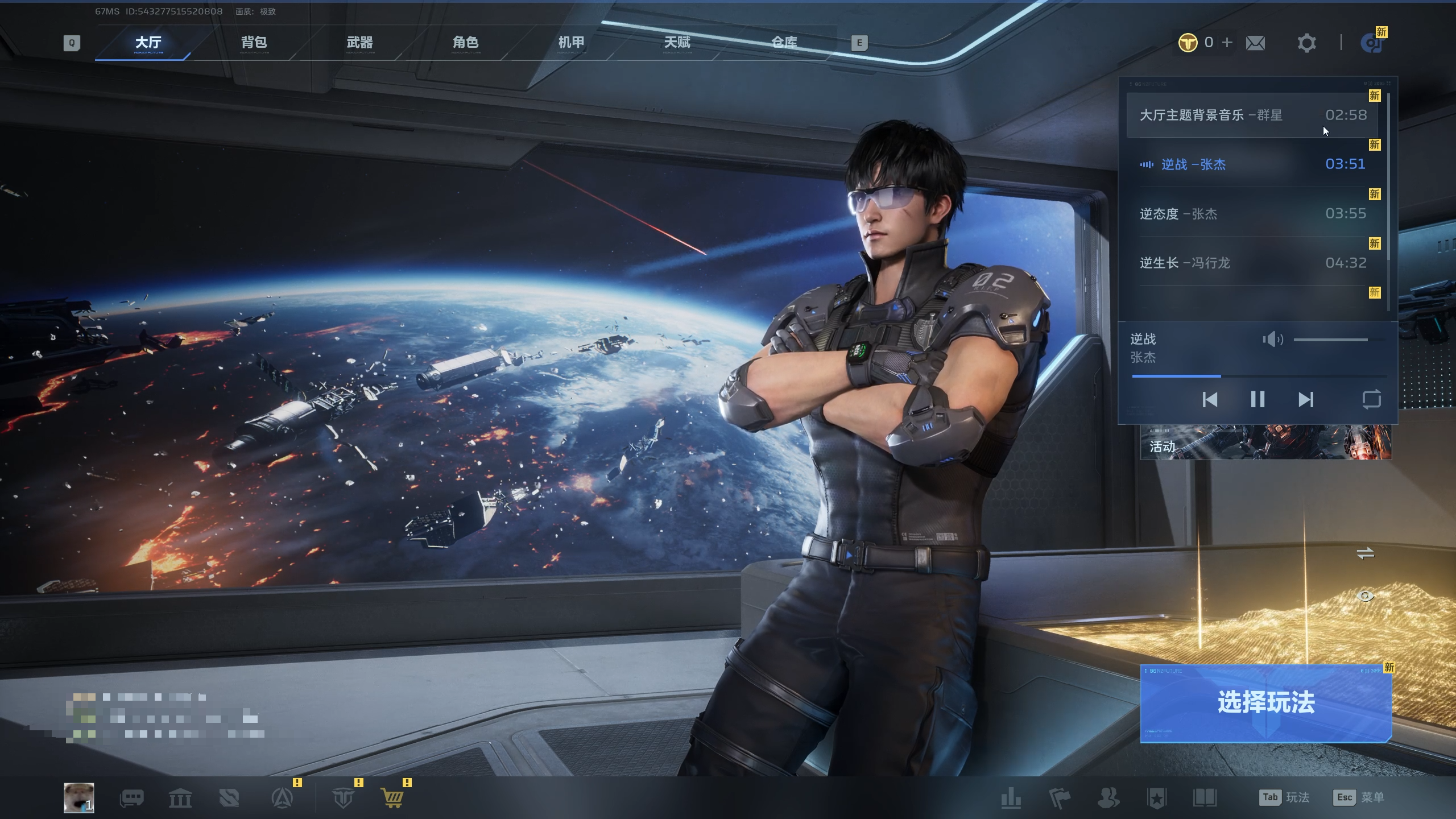The height and width of the screenshot is (819, 1456).
Task: Switch to the 背包 tab
Action: 254,43
